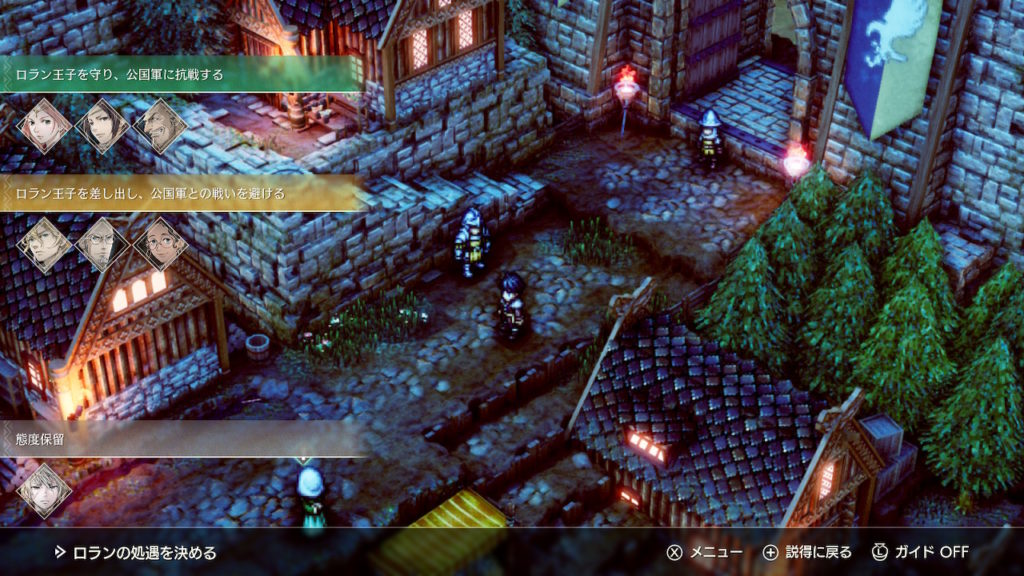Viewport: 1024px width, 576px height.
Task: Pick the grinning mustached old man portrait
Action: pos(160,126)
